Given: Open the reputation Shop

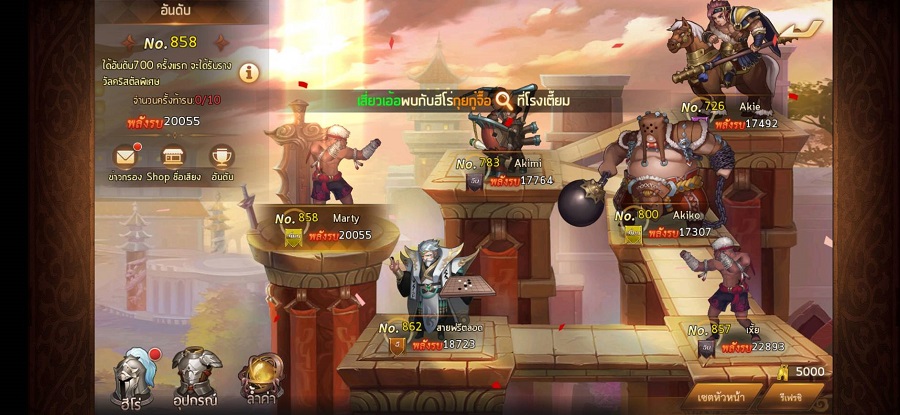Looking at the screenshot, I should coord(173,157).
